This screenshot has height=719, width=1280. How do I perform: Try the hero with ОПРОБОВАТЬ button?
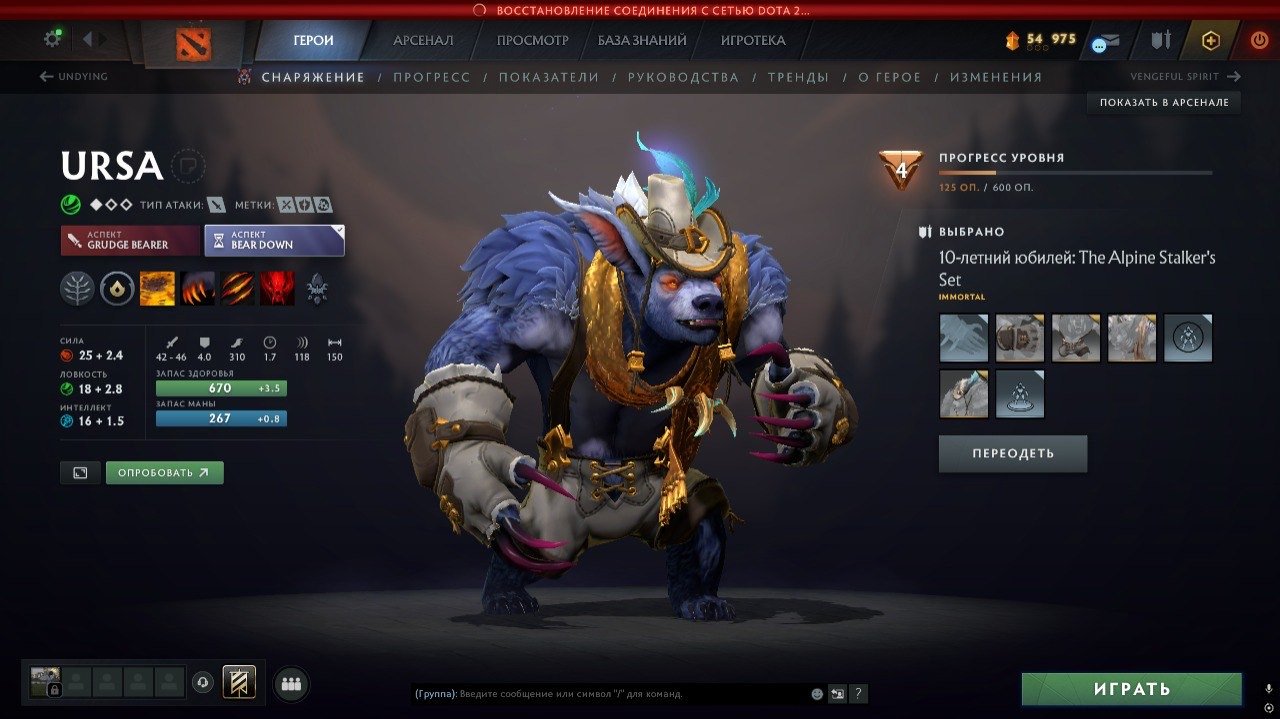click(x=164, y=473)
